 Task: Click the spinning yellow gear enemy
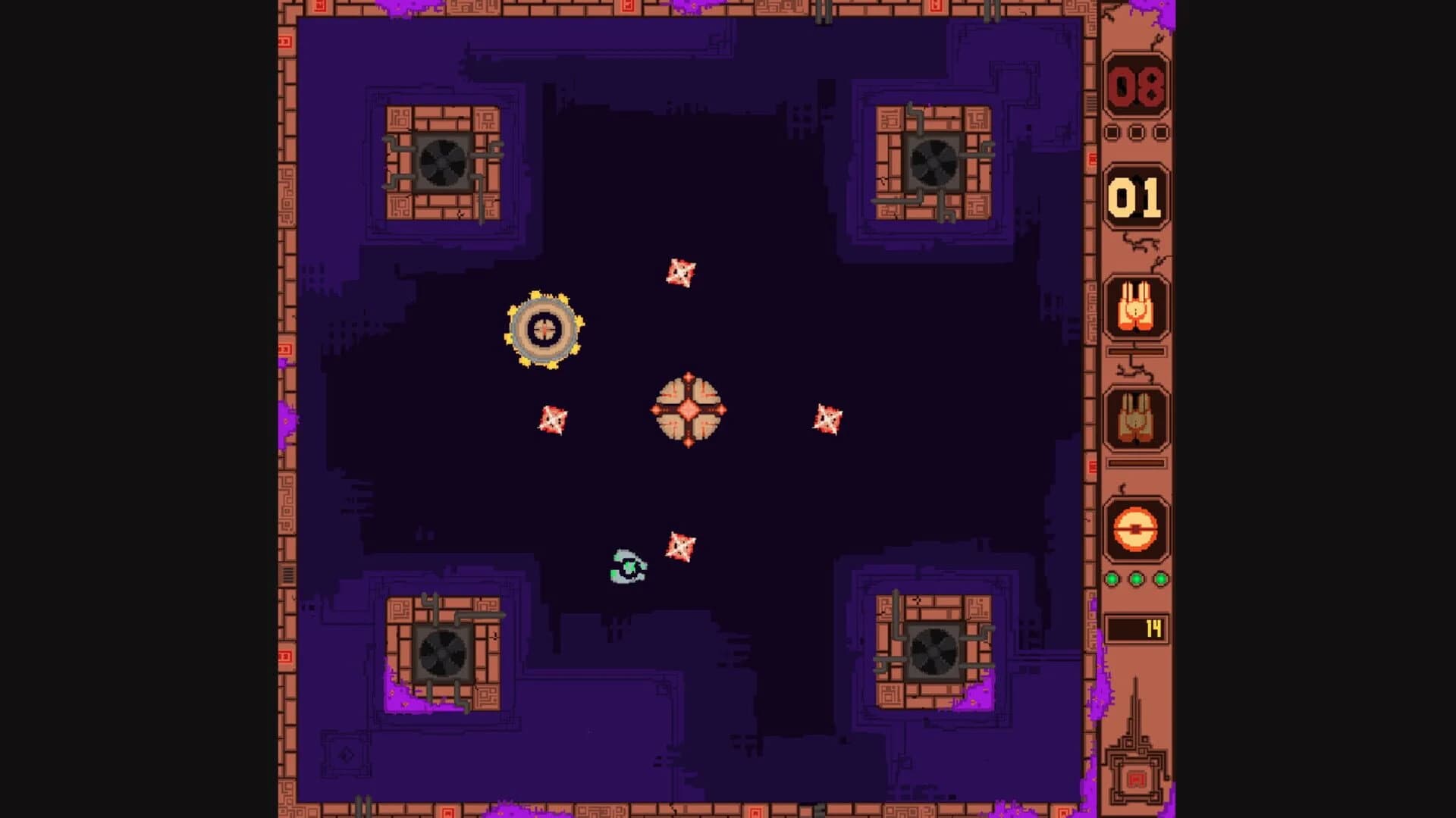544,329
